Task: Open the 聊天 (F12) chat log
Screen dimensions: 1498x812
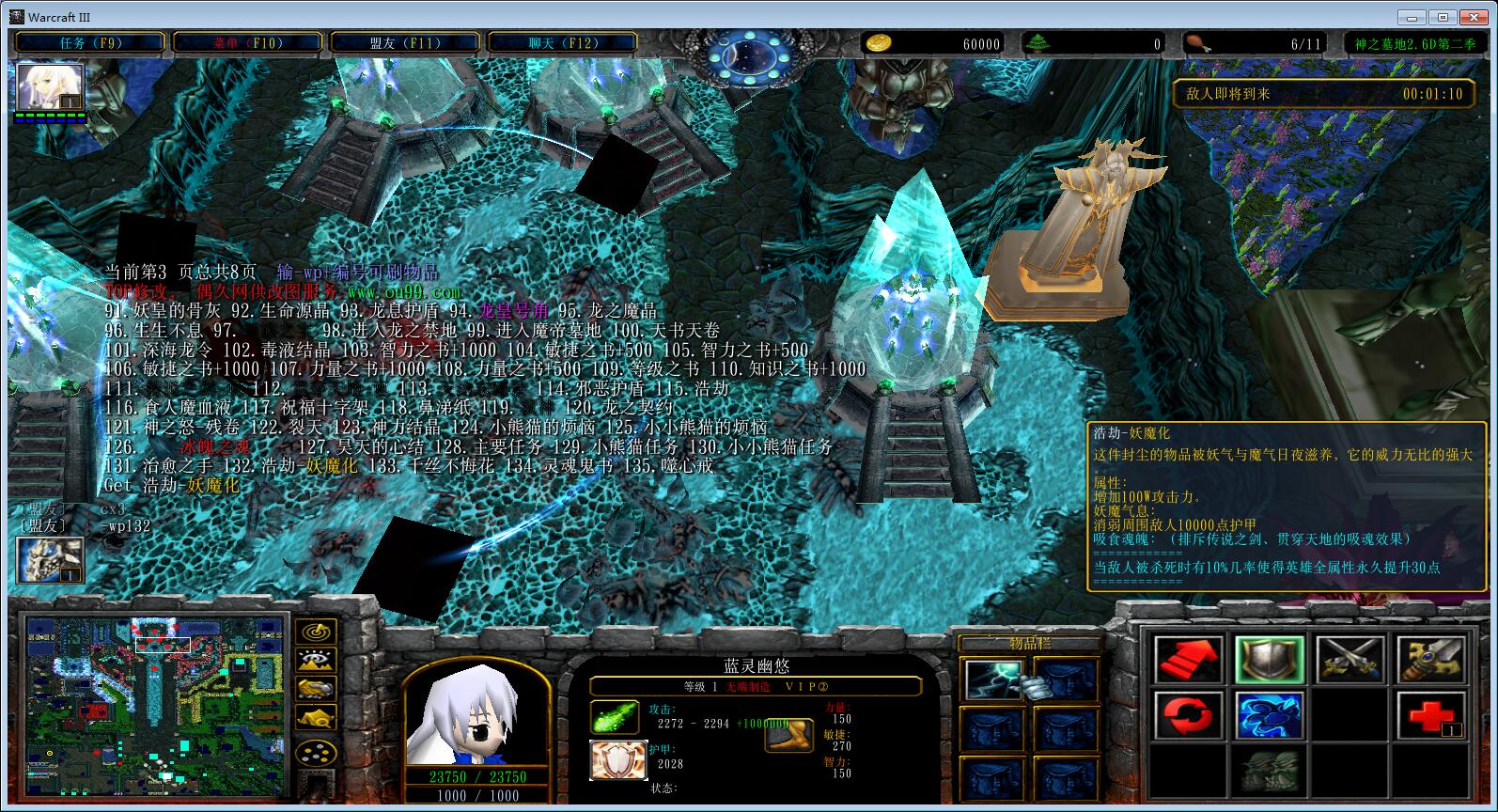Action: pyautogui.click(x=562, y=43)
